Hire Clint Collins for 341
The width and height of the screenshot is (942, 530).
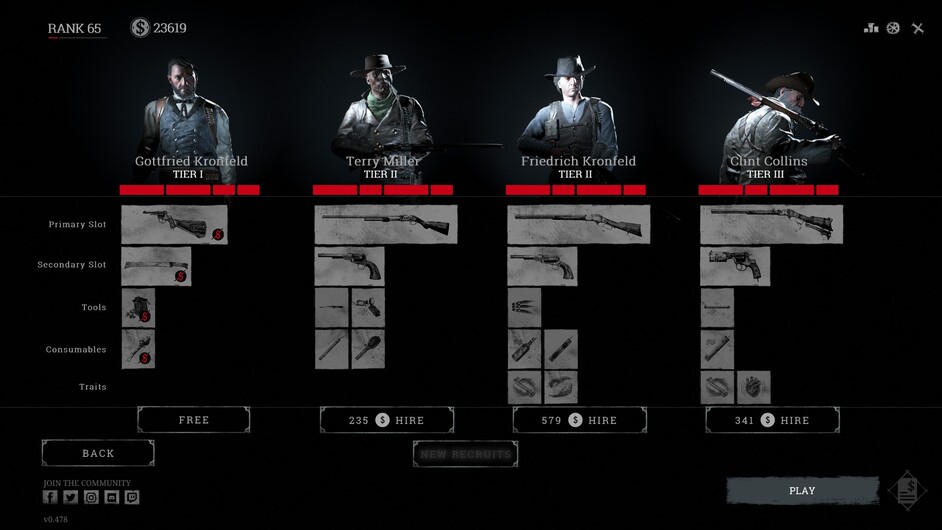(x=772, y=420)
